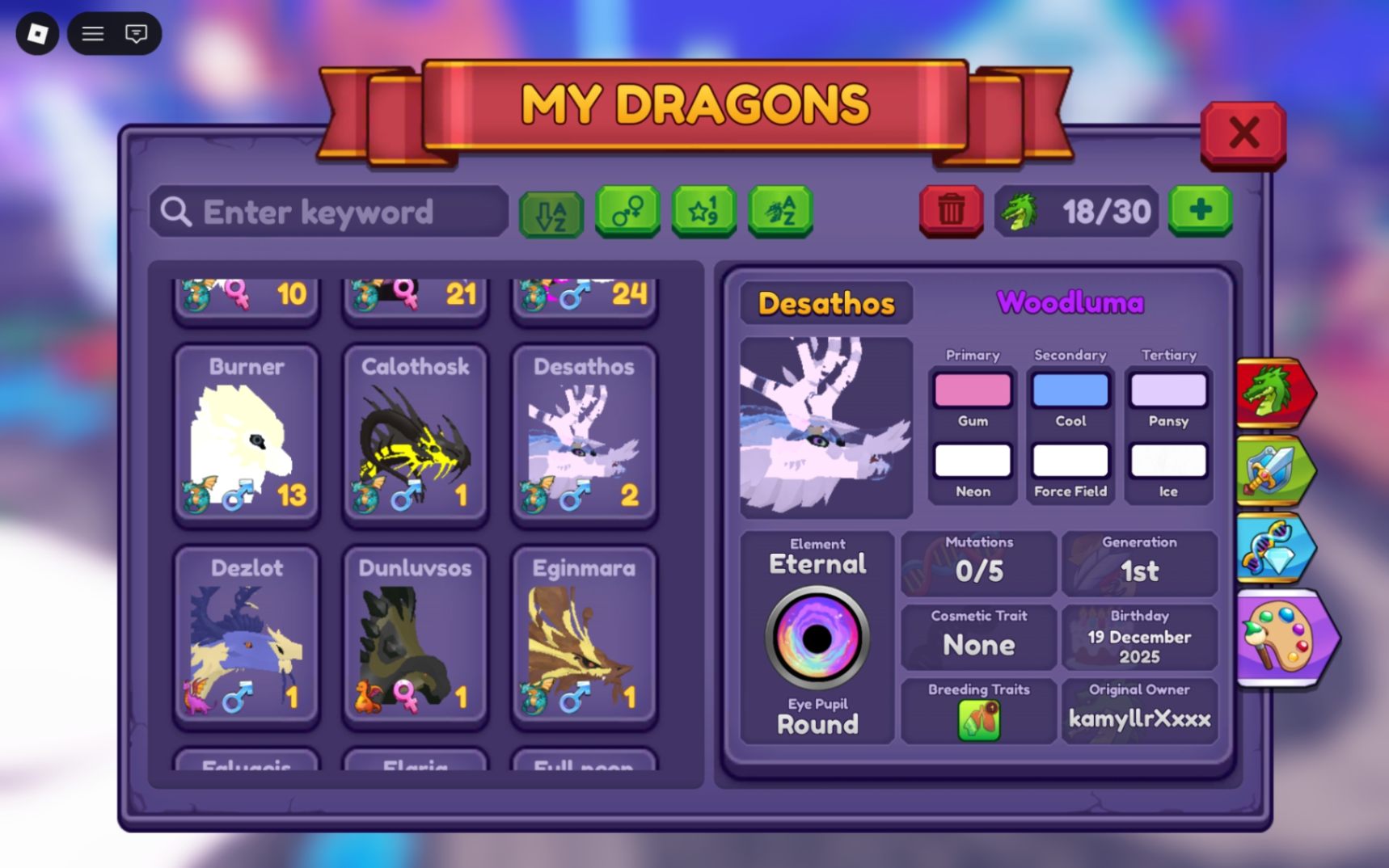Switch to the Woodluma species tab
1389x868 pixels.
click(1070, 302)
